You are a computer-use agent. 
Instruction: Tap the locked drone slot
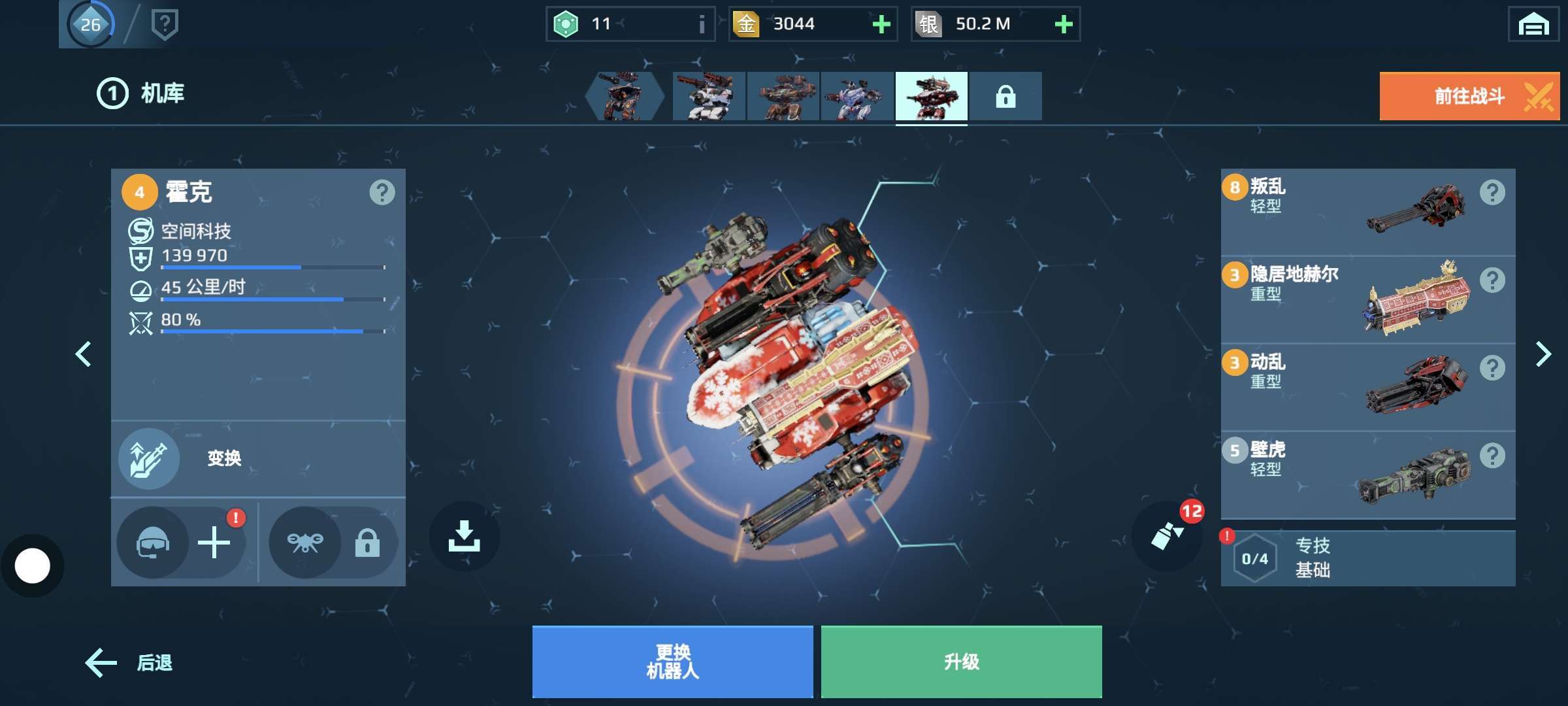[333, 543]
